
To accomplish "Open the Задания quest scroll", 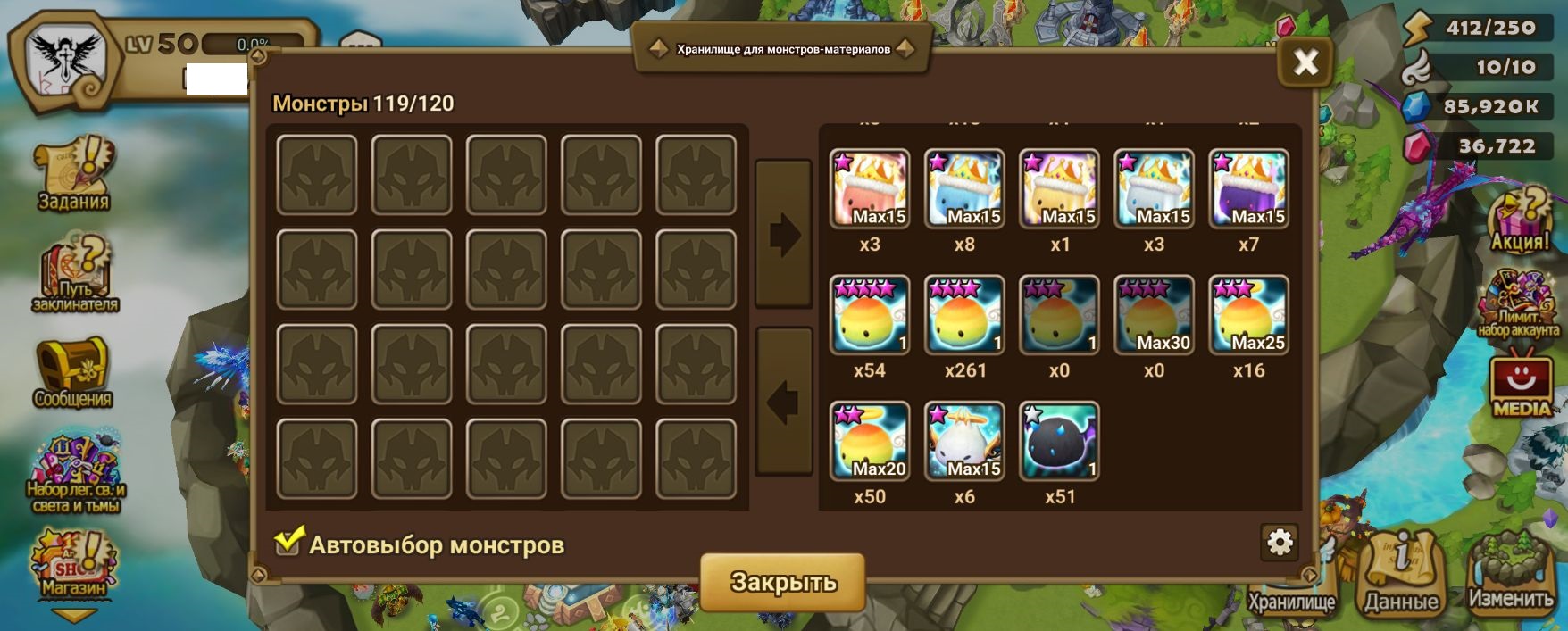I will (73, 174).
